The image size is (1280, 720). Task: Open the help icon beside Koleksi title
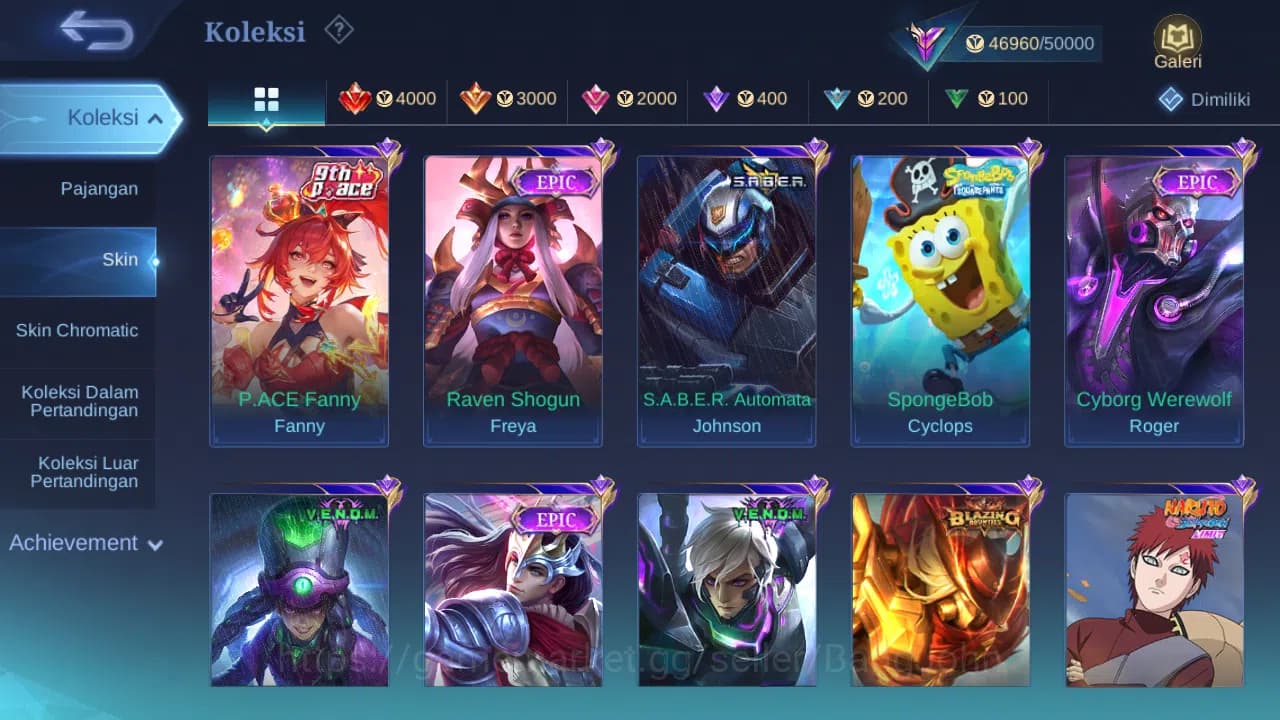click(x=338, y=30)
